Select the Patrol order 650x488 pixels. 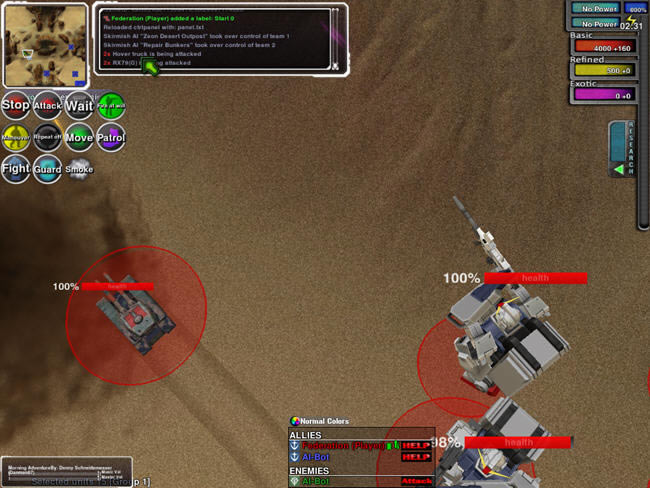click(x=111, y=137)
